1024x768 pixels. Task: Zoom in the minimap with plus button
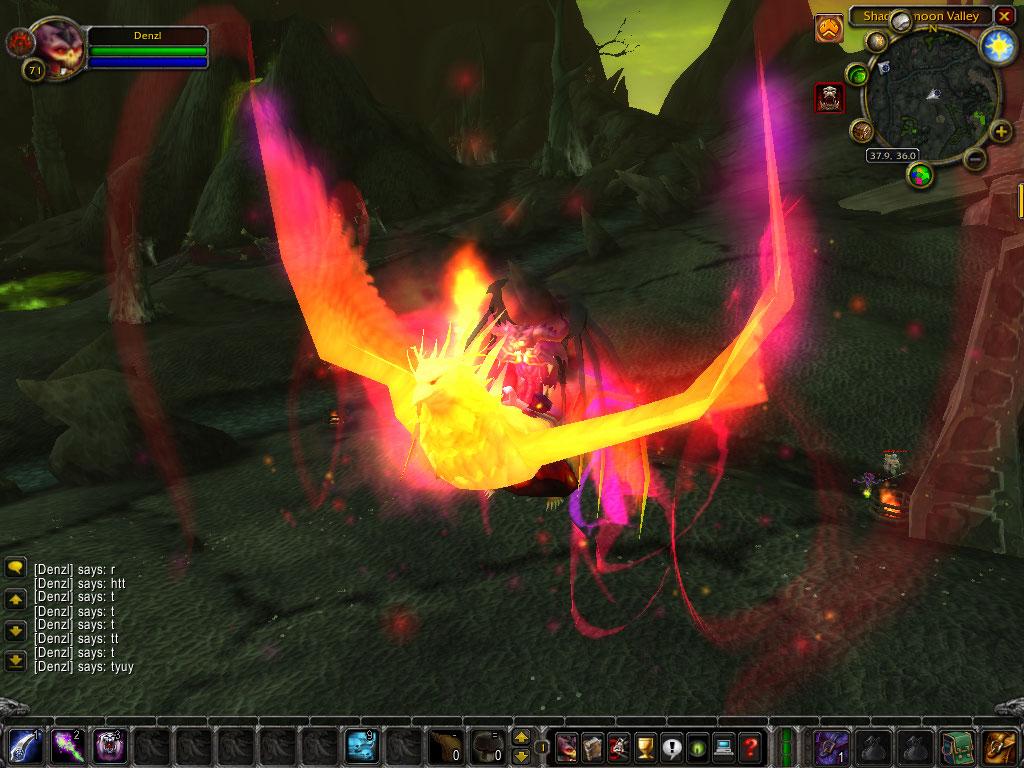tap(1000, 131)
